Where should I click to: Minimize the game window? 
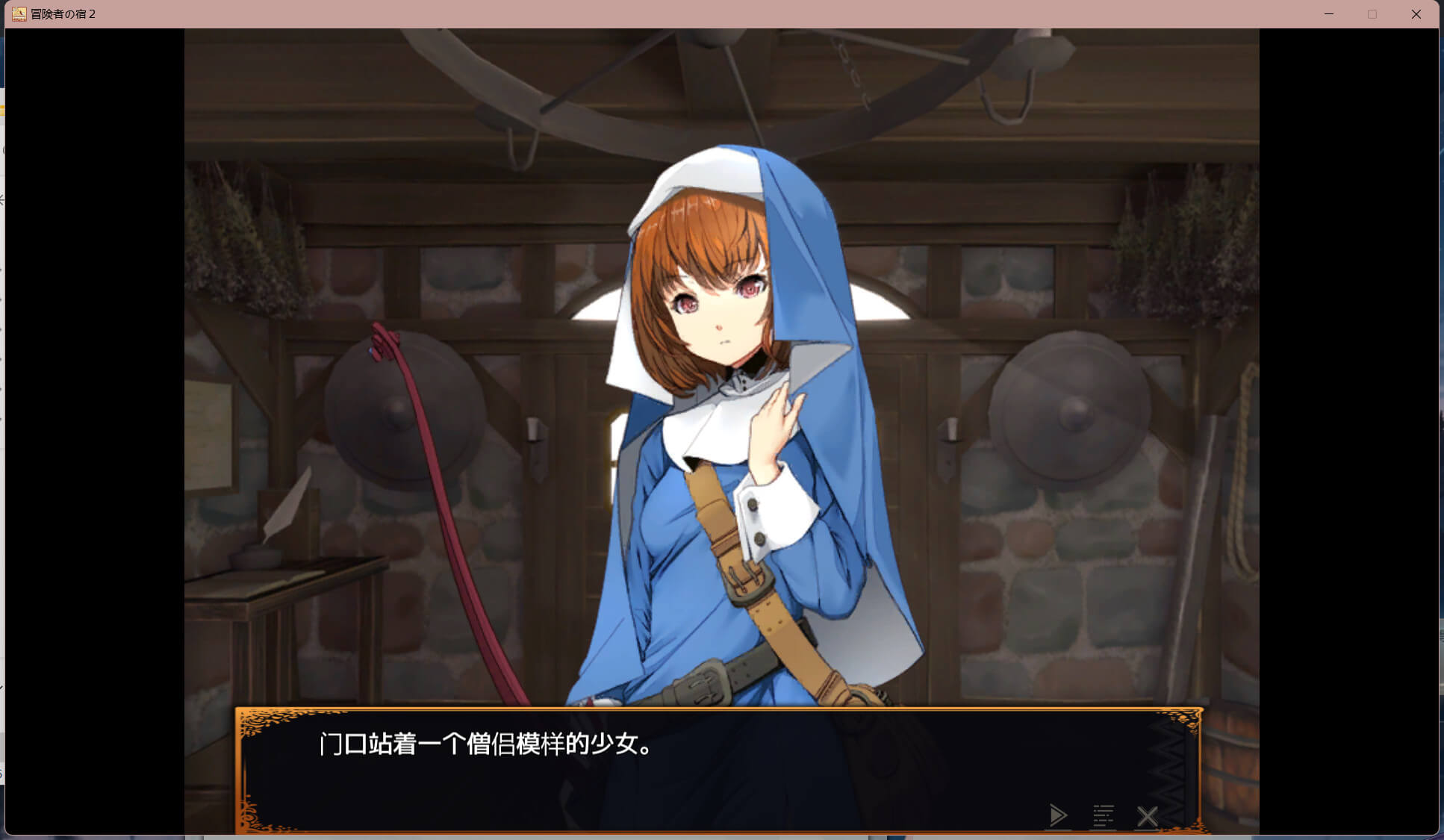point(1329,14)
